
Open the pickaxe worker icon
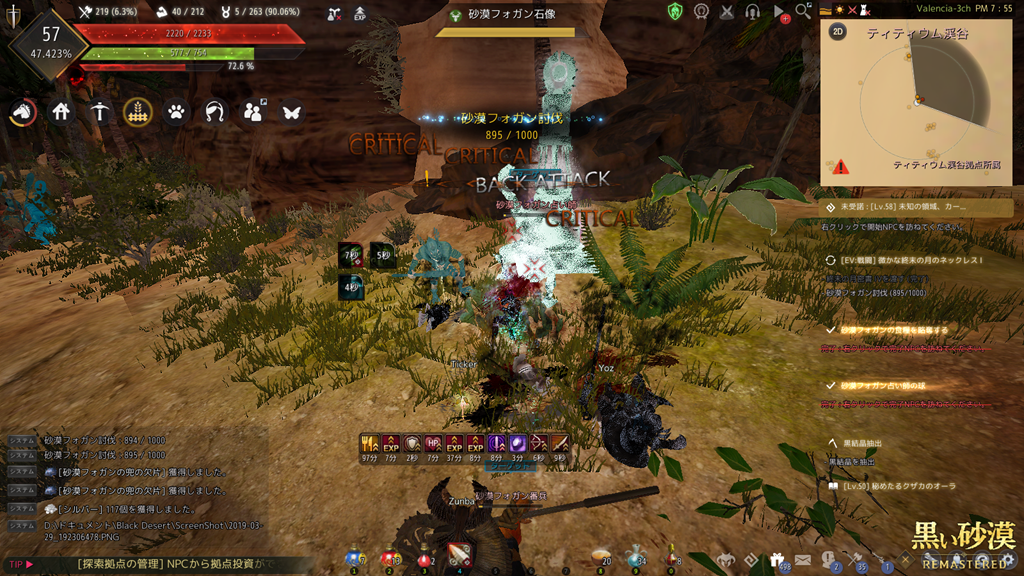99,112
